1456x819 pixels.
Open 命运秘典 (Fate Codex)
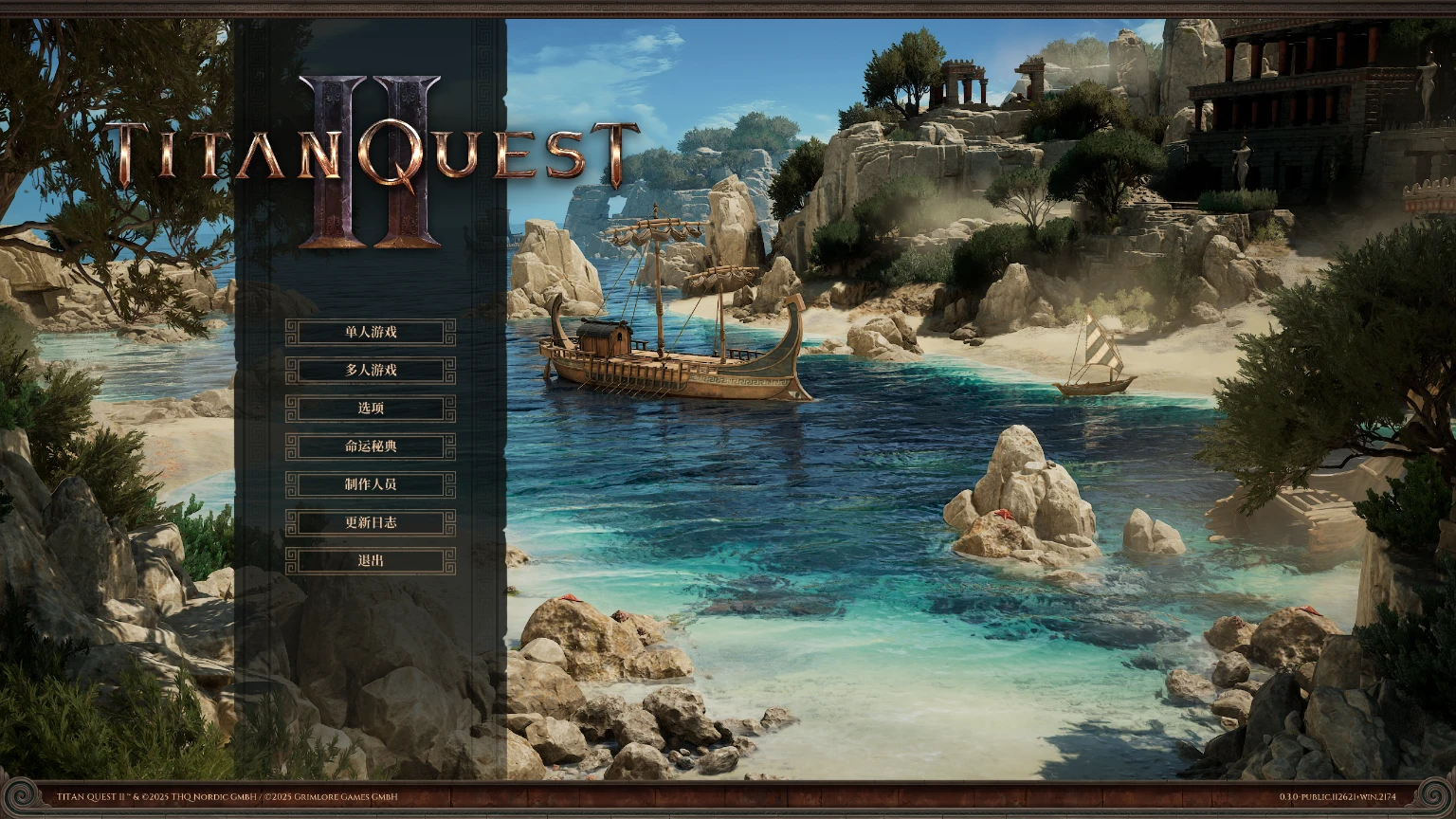click(x=370, y=447)
